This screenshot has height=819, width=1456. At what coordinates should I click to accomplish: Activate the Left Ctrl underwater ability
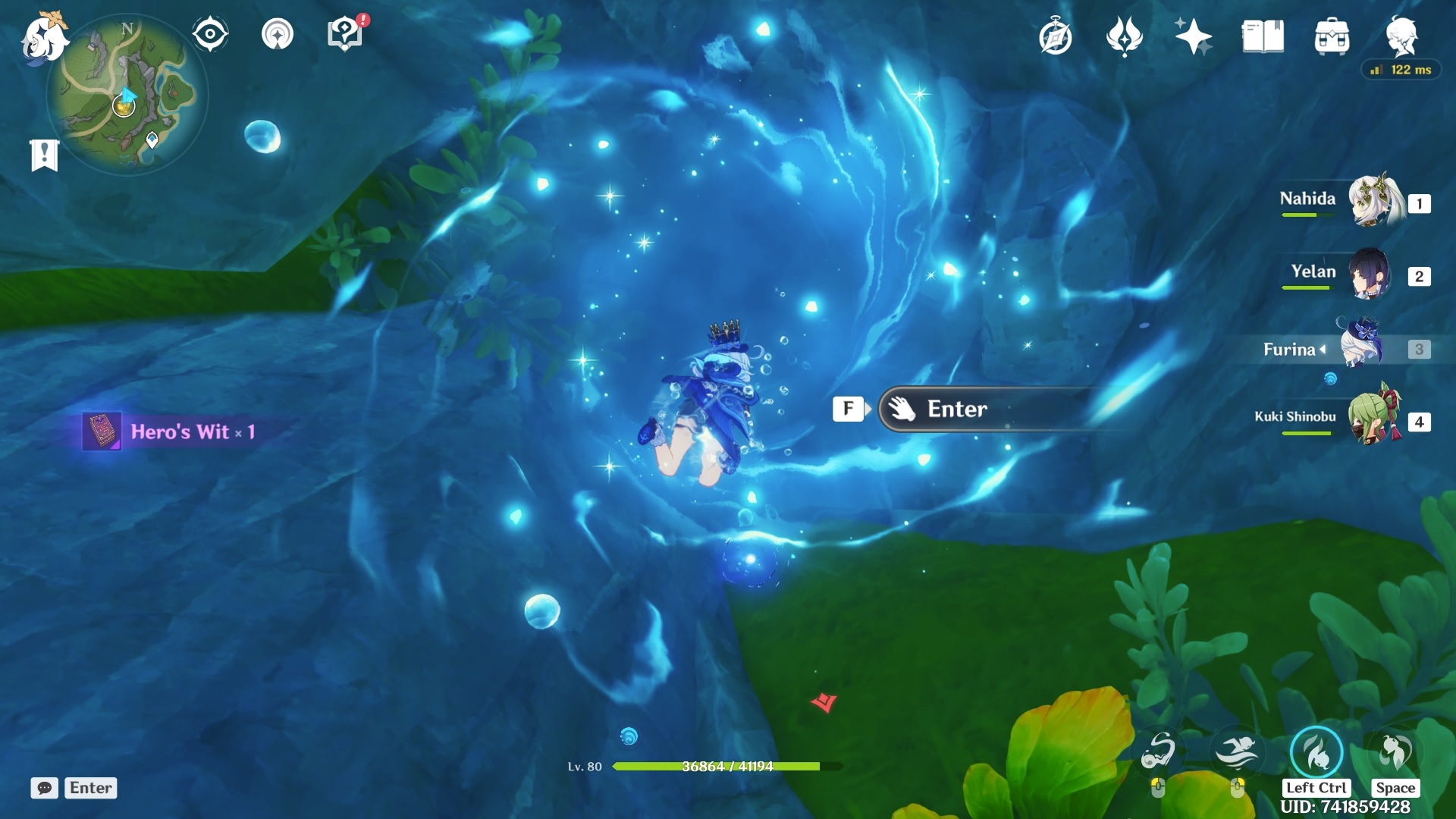(x=1316, y=752)
